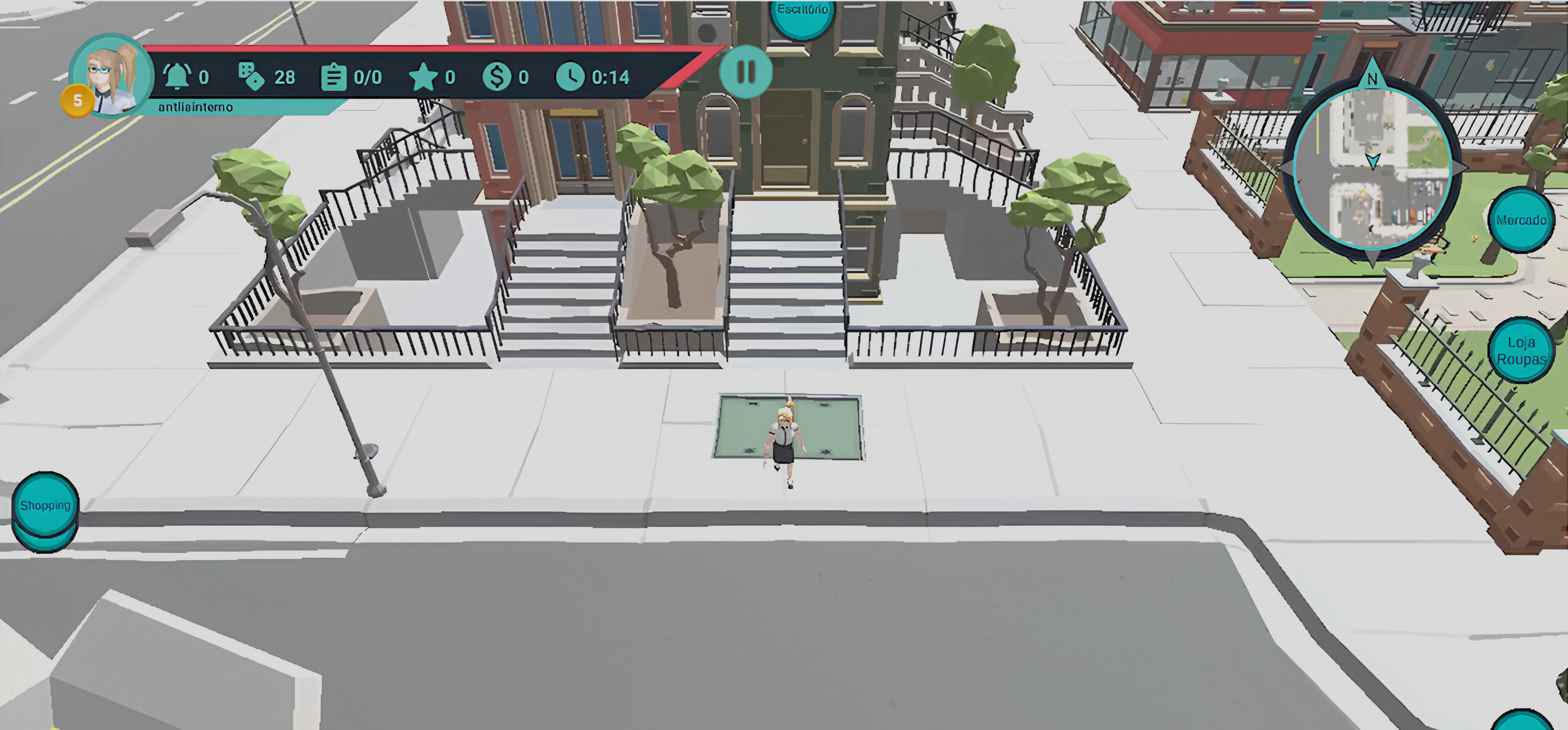Go to the Shopping location marker
The height and width of the screenshot is (730, 1568).
[45, 505]
